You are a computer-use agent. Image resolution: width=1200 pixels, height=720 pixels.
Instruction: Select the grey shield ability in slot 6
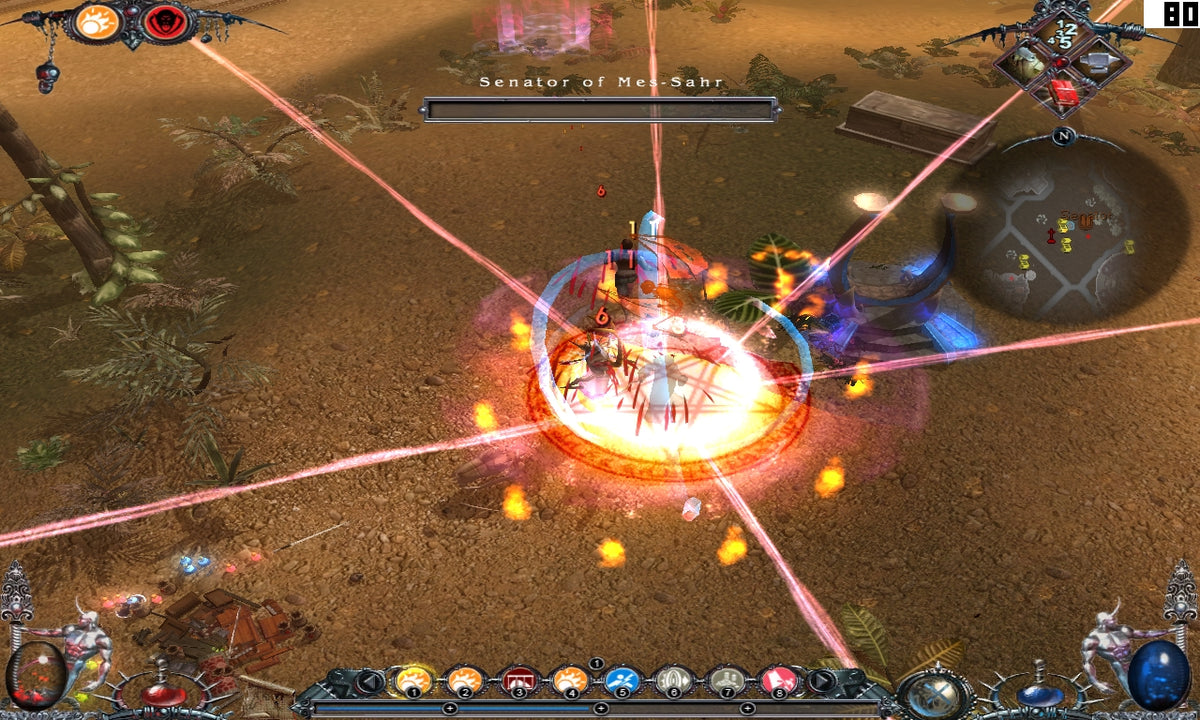click(x=674, y=681)
